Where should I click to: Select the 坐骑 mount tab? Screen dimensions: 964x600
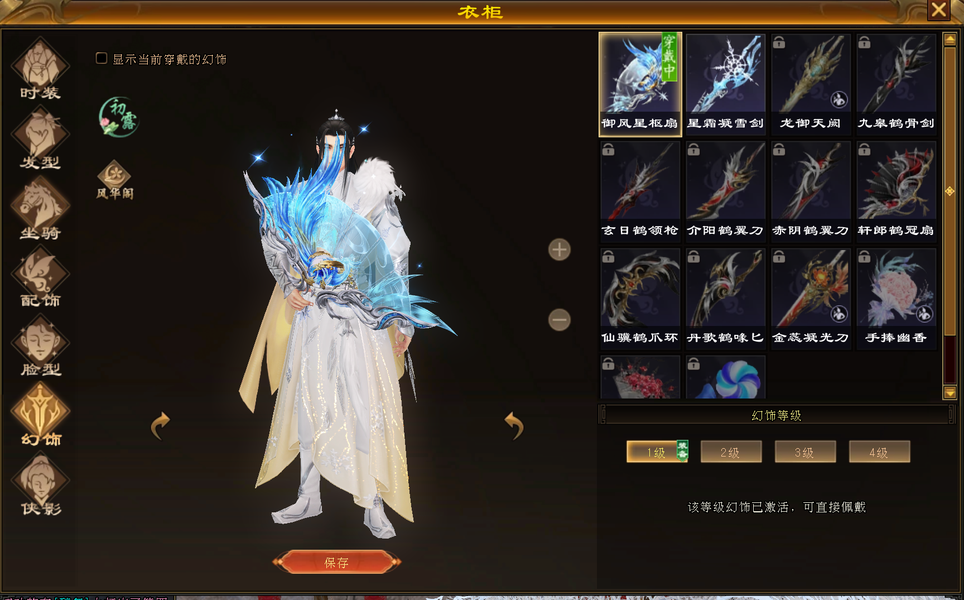pyautogui.click(x=40, y=208)
